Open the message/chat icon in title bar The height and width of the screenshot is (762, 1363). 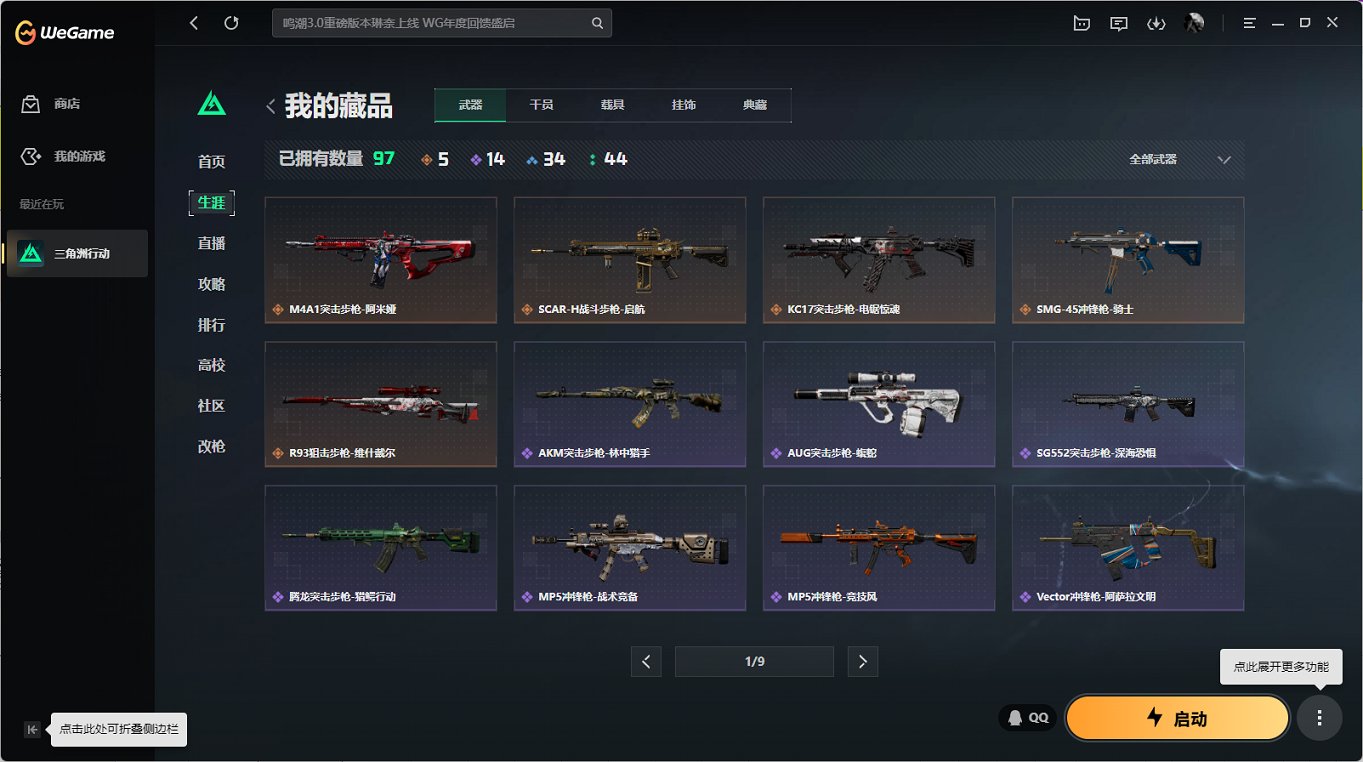point(1118,22)
